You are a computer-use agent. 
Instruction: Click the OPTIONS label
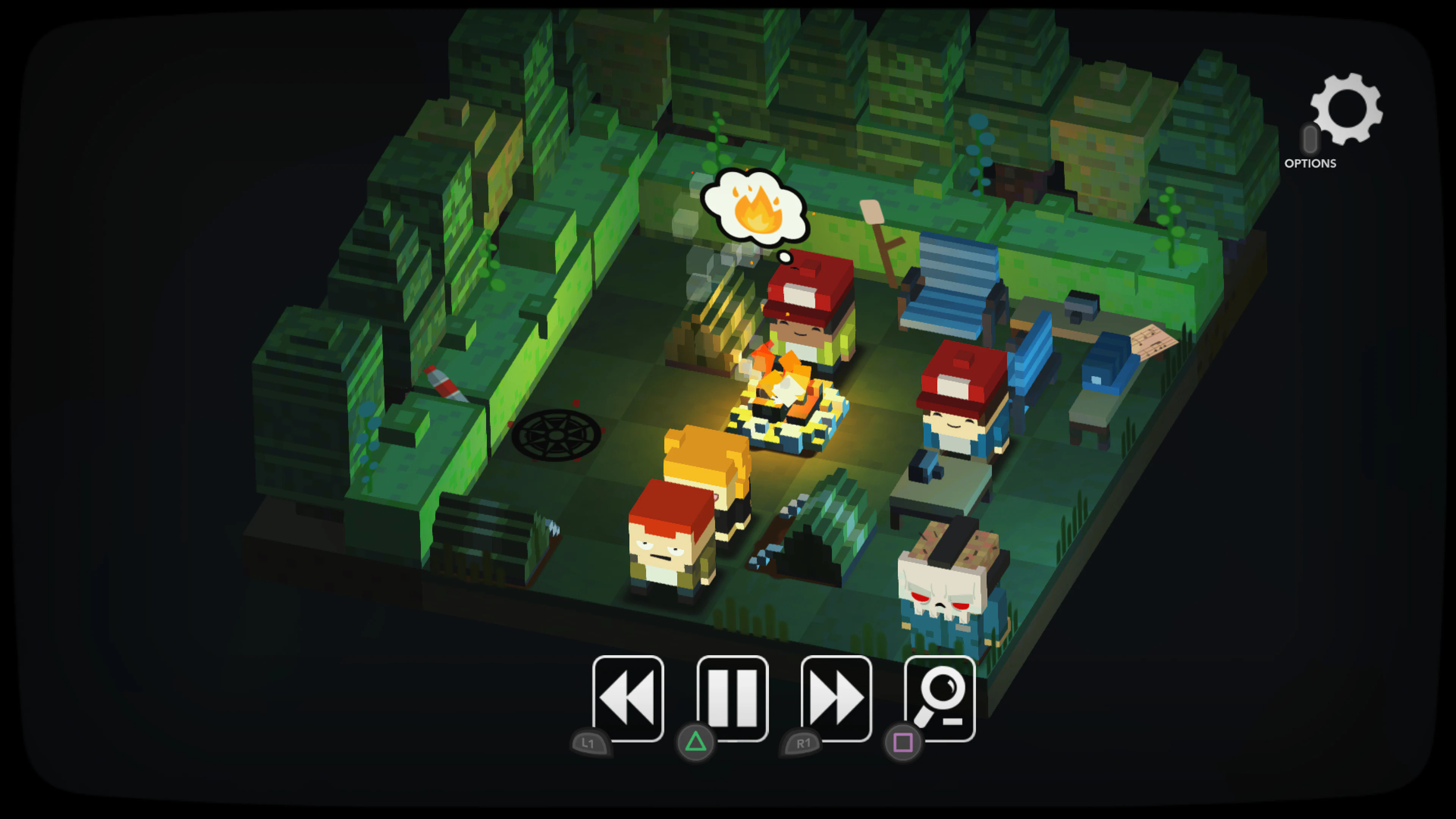coord(1311,164)
